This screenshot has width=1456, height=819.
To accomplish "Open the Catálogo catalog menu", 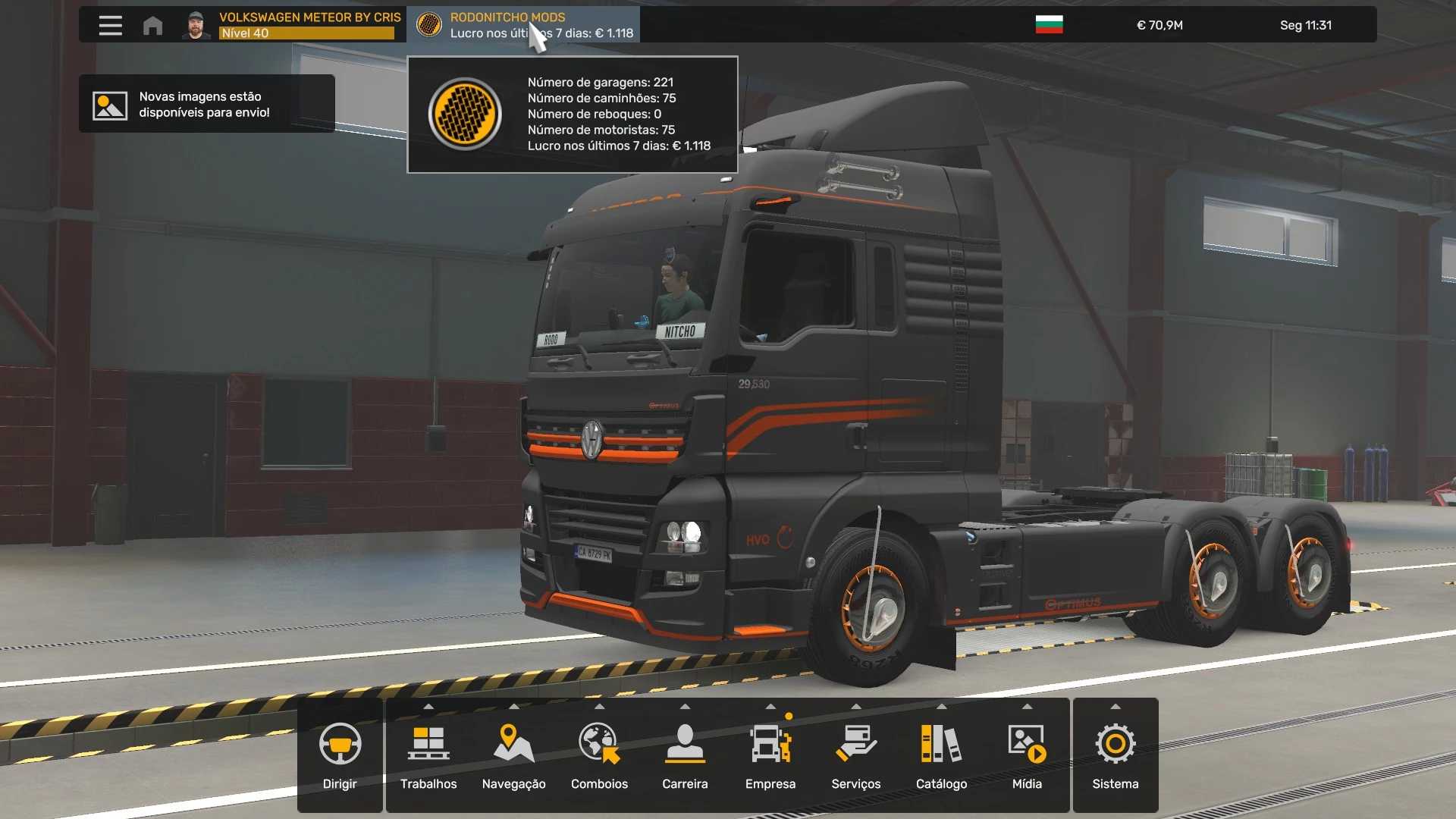I will [x=941, y=755].
